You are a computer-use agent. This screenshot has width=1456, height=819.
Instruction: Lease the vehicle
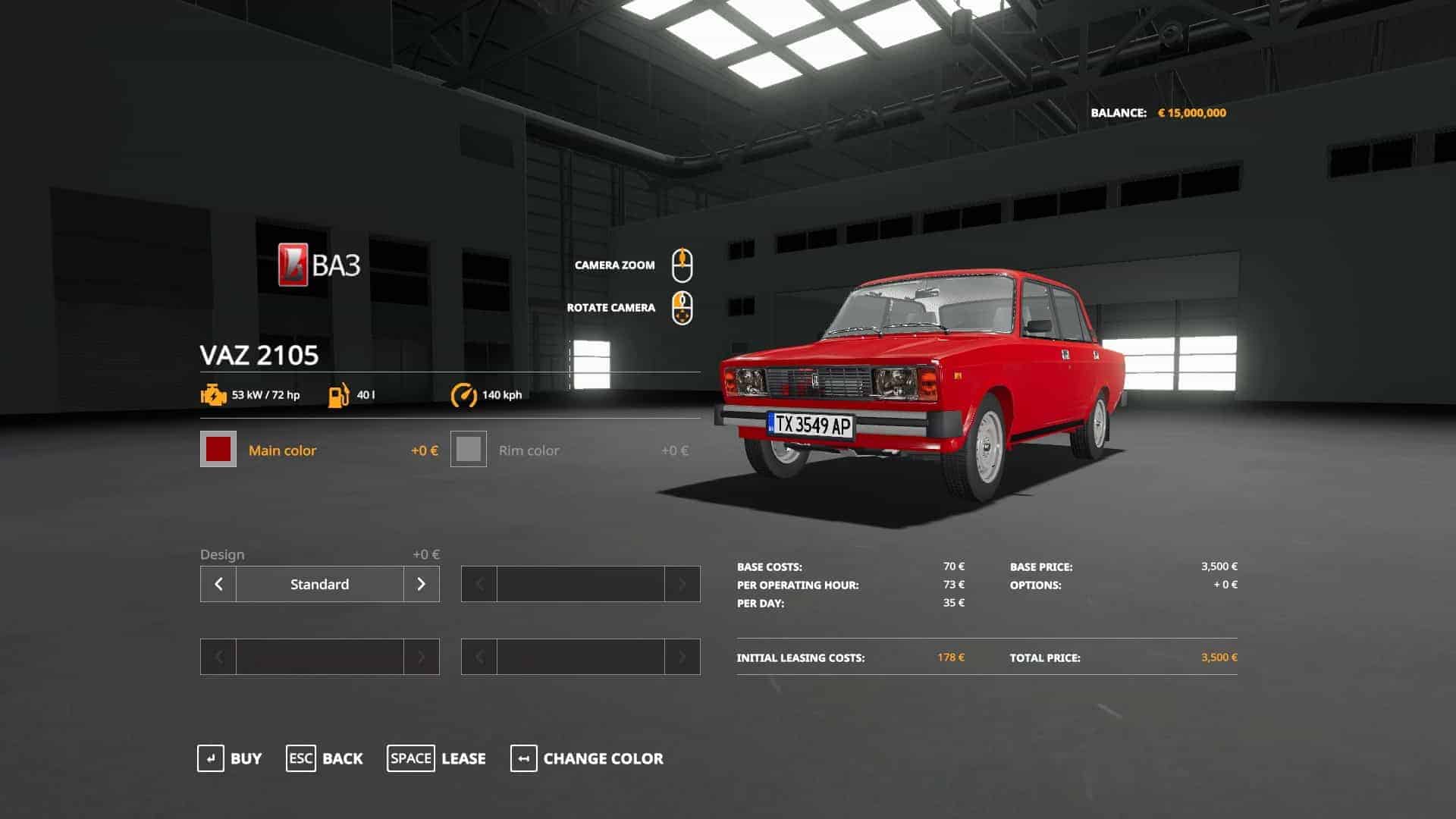coord(436,758)
